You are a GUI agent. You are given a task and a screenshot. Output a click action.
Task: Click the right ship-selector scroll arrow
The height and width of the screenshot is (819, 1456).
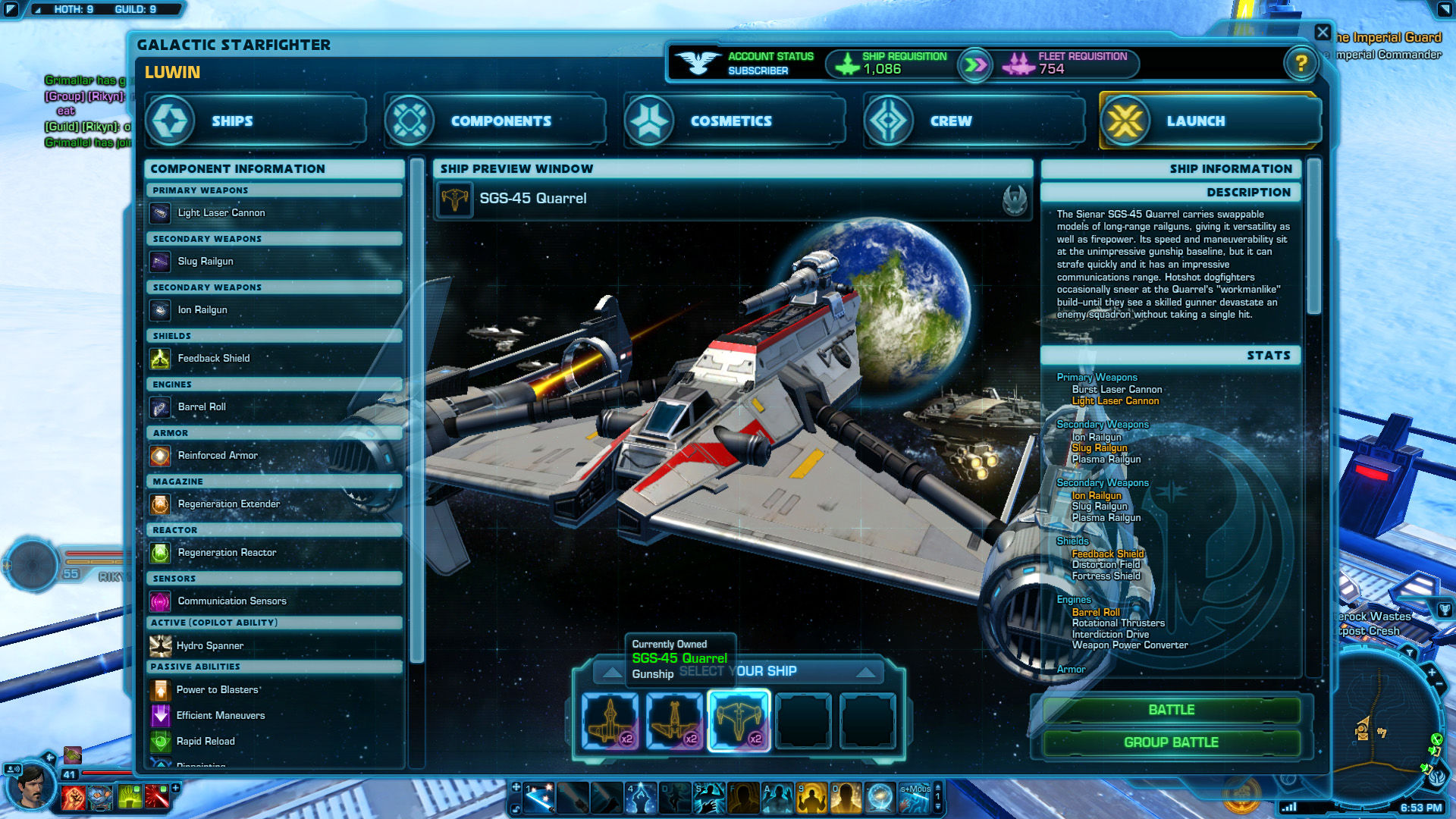point(866,671)
